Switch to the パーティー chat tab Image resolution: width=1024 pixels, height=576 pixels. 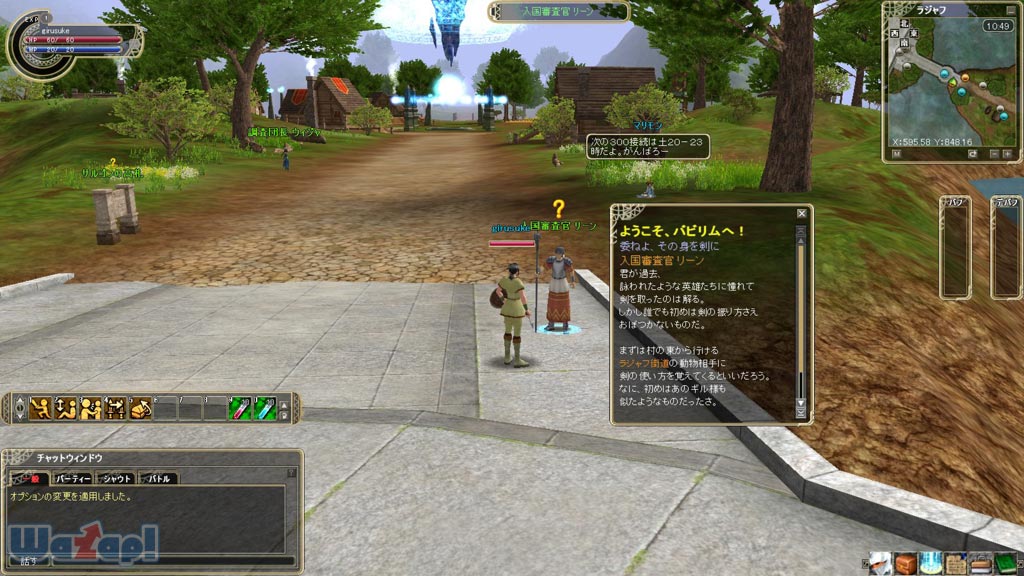[75, 479]
